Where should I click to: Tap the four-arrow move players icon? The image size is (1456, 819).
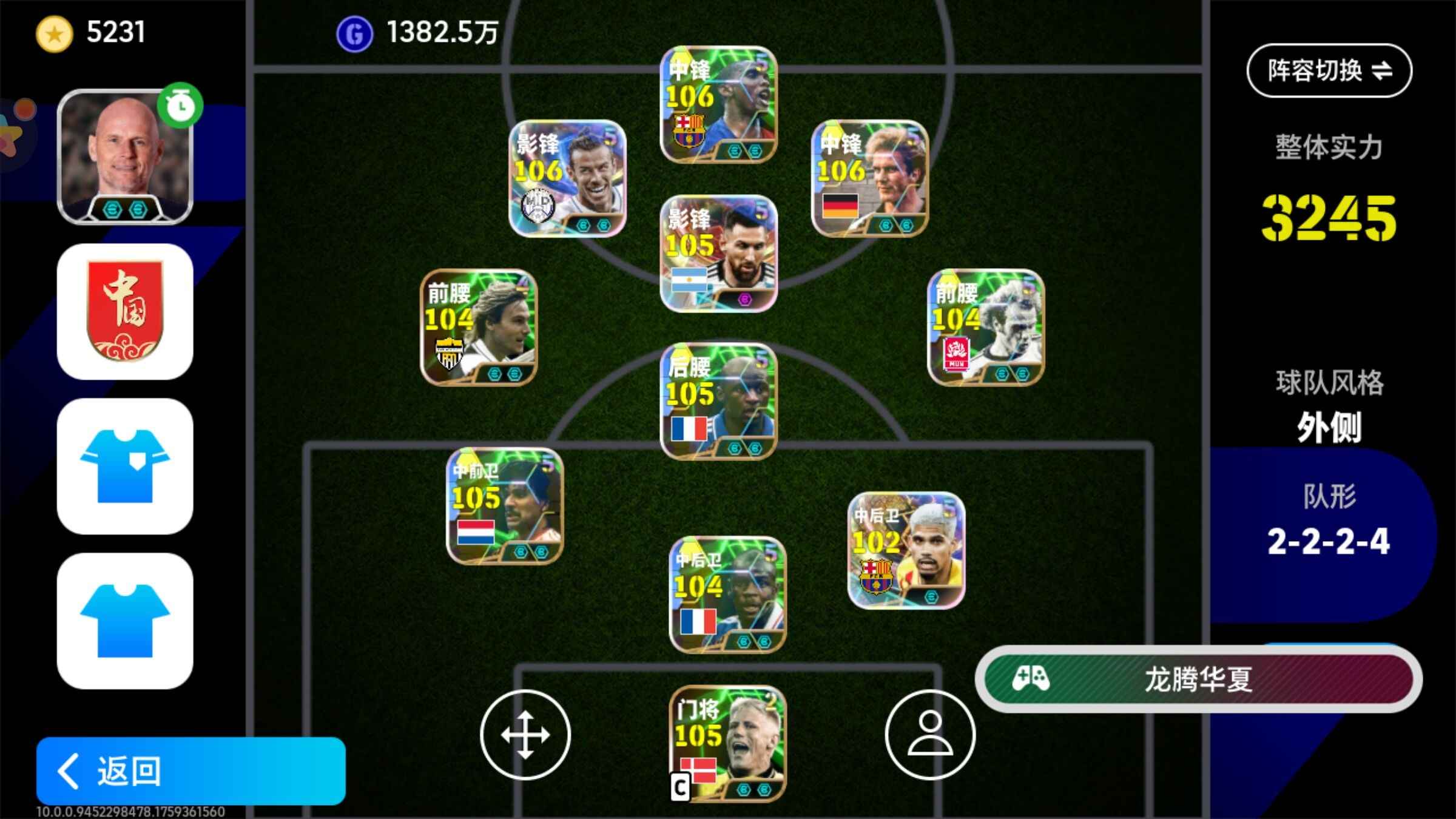coord(525,735)
